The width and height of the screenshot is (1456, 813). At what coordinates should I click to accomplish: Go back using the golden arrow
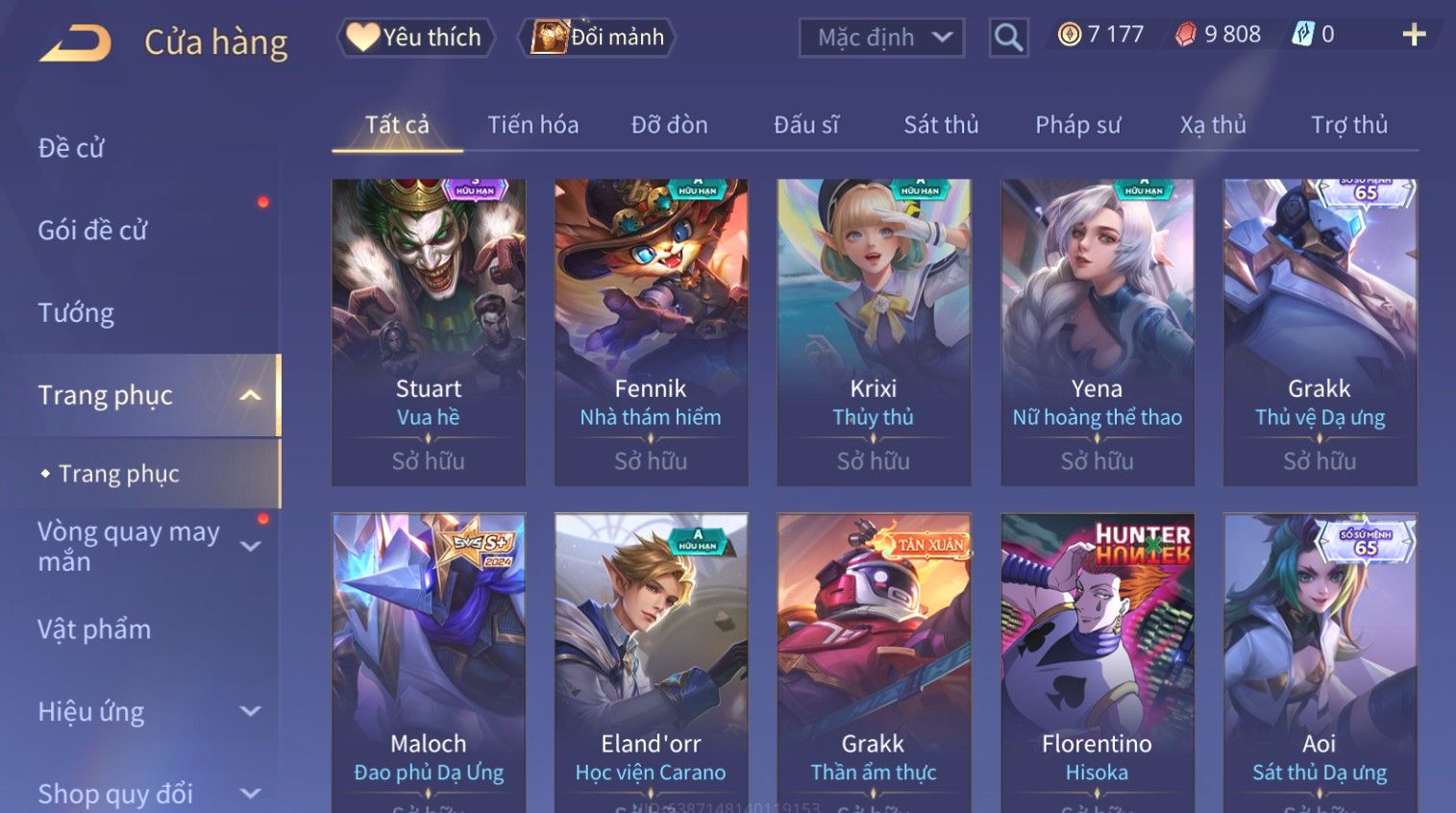click(x=75, y=43)
